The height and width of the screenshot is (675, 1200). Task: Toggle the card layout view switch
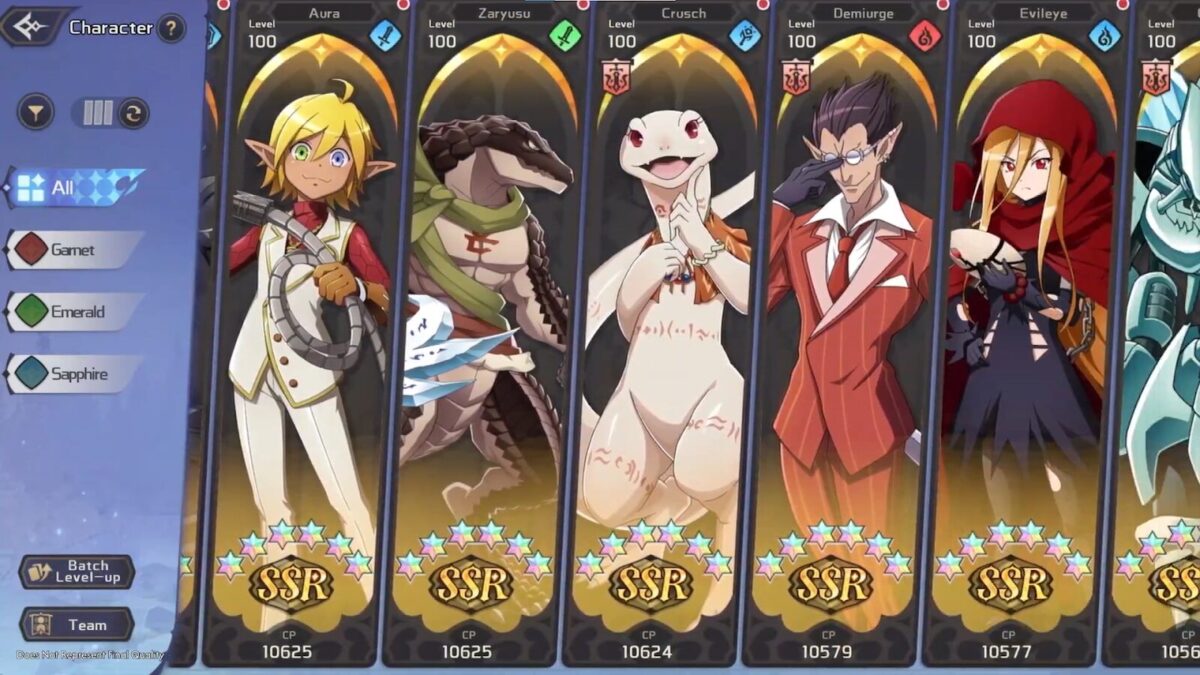point(110,112)
